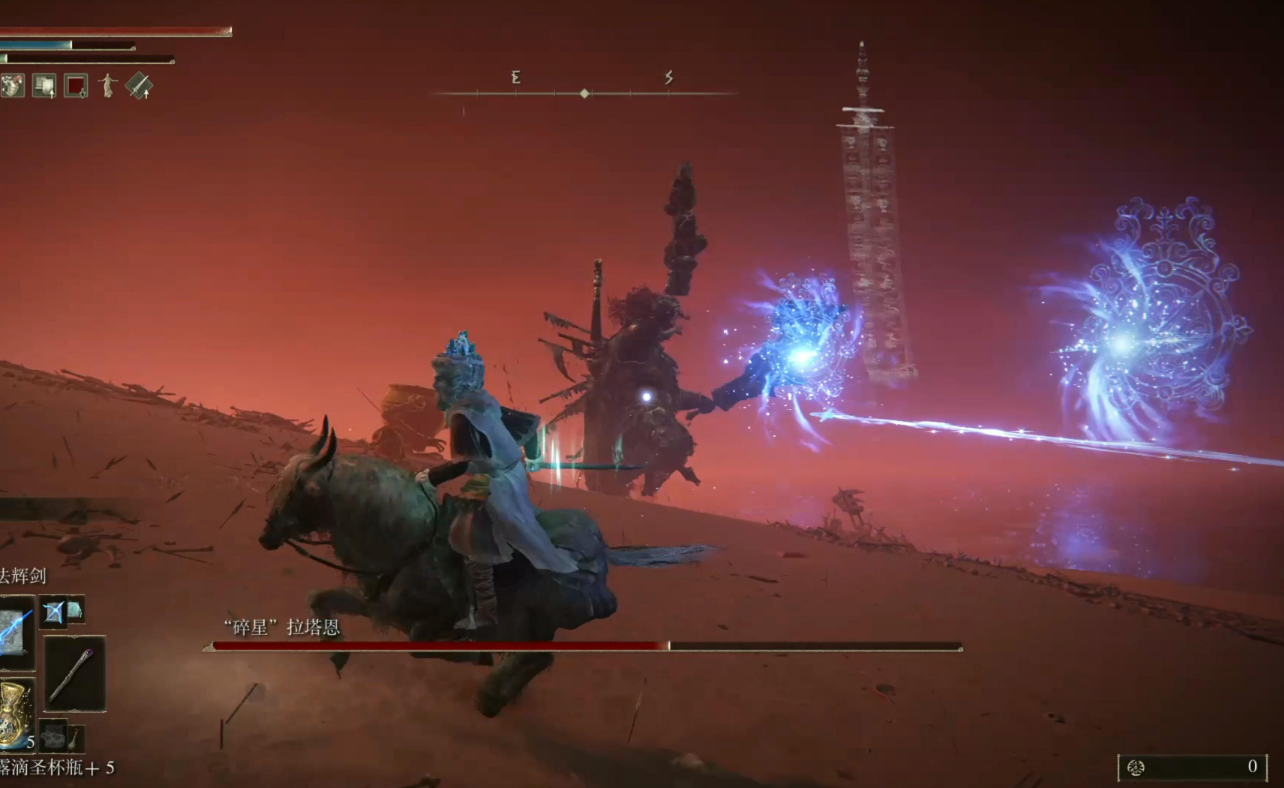Image resolution: width=1284 pixels, height=788 pixels.
Task: Inspect the standing figure status icon
Action: (x=107, y=86)
